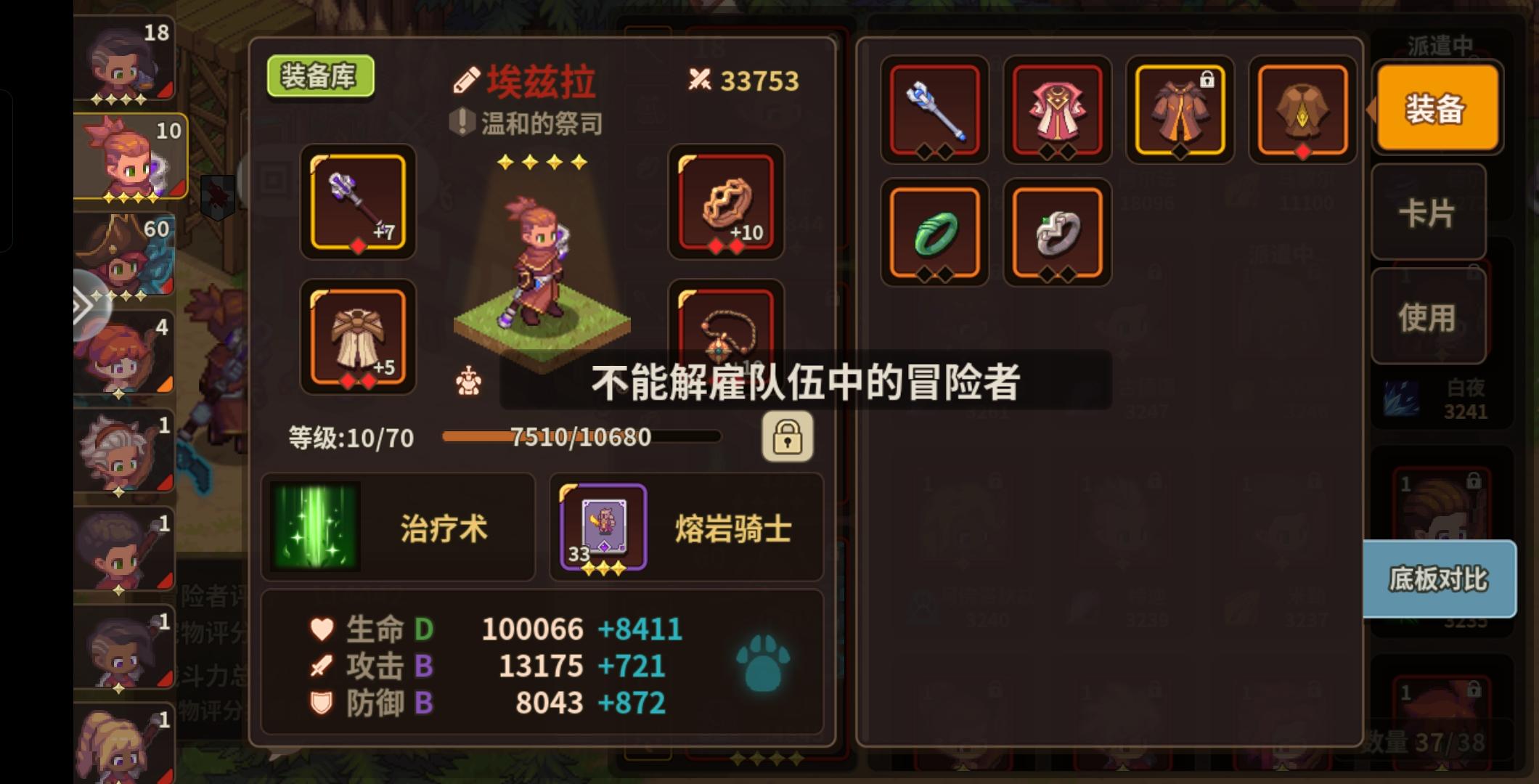Click the experience progress bar 7510/10680
This screenshot has width=1539, height=784.
pos(581,436)
